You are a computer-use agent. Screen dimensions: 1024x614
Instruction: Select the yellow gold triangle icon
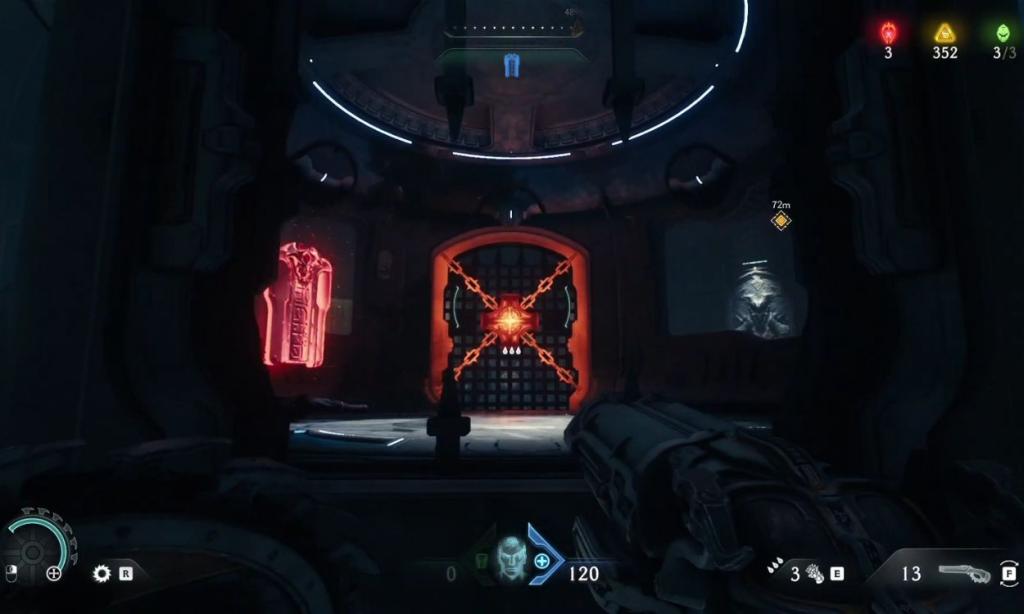[945, 32]
